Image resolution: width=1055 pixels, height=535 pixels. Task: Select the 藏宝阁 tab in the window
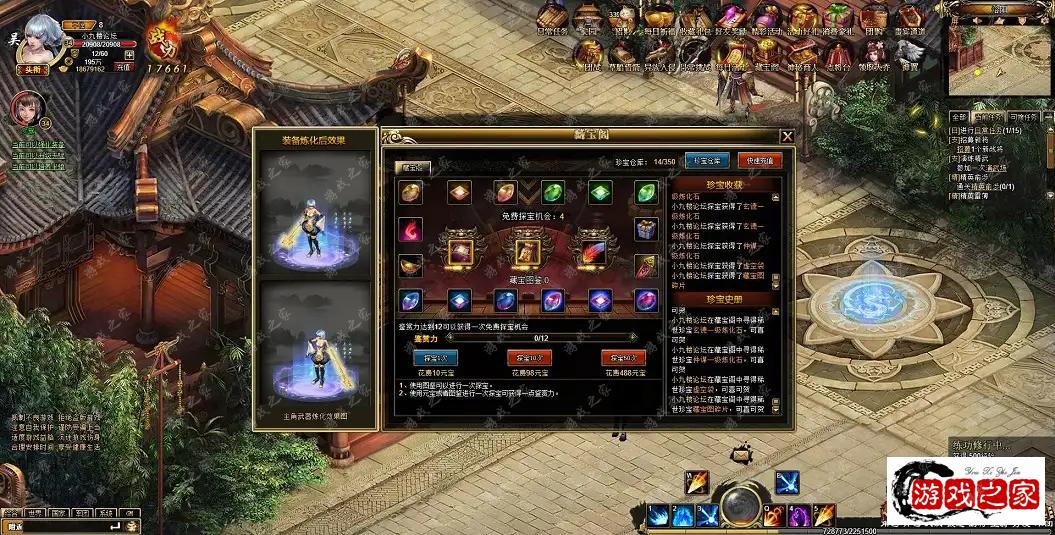411,168
